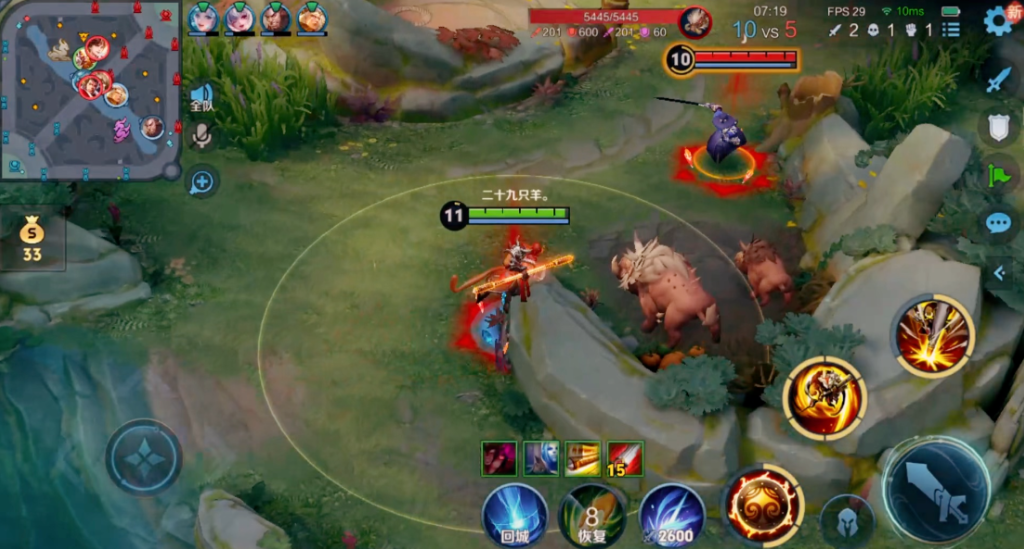Tap the 恢复 restore button
Viewport: 1024px width, 549px height.
point(591,516)
